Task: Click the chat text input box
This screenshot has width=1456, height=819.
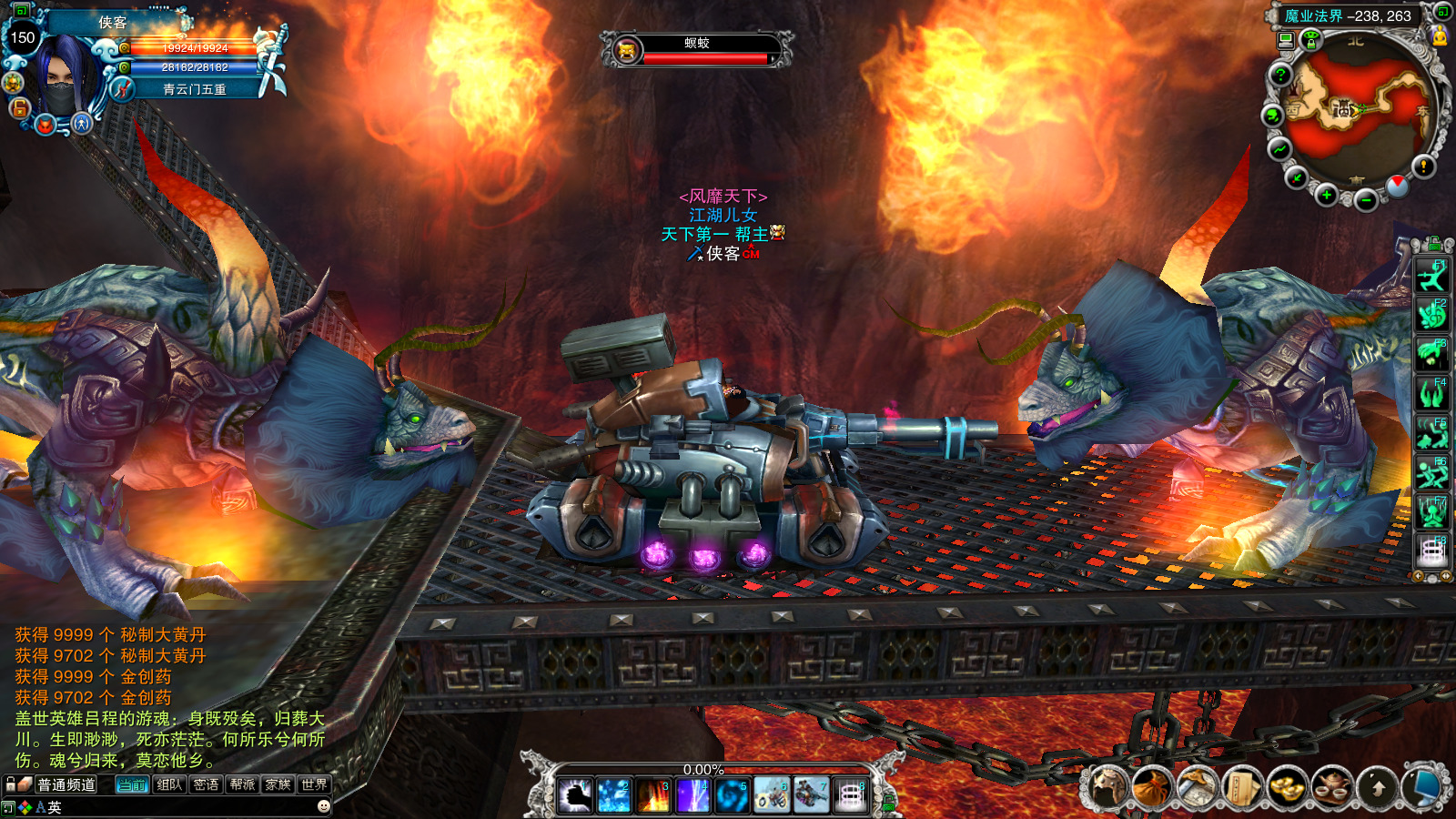Action: [182, 807]
